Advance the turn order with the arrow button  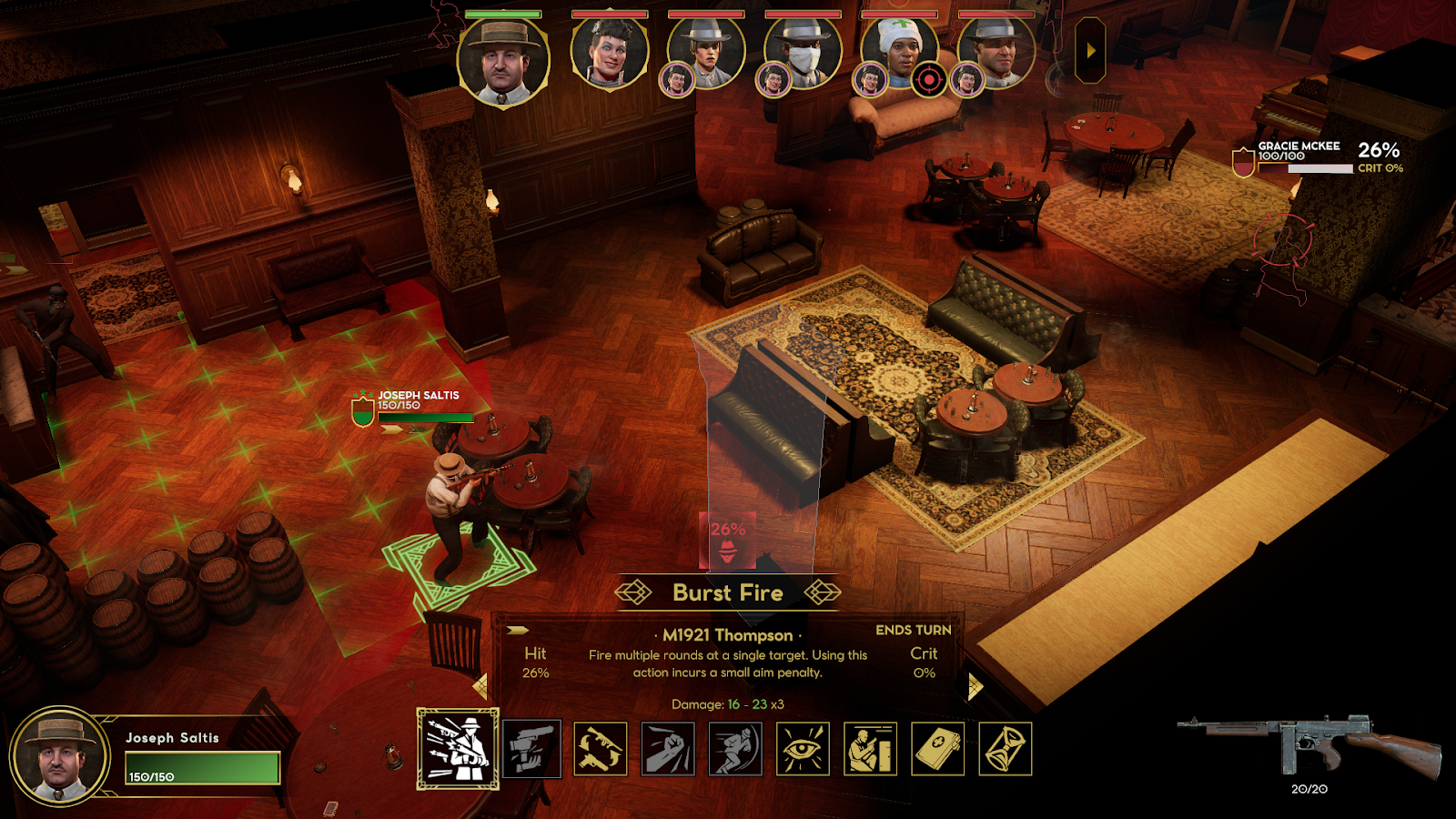1090,51
